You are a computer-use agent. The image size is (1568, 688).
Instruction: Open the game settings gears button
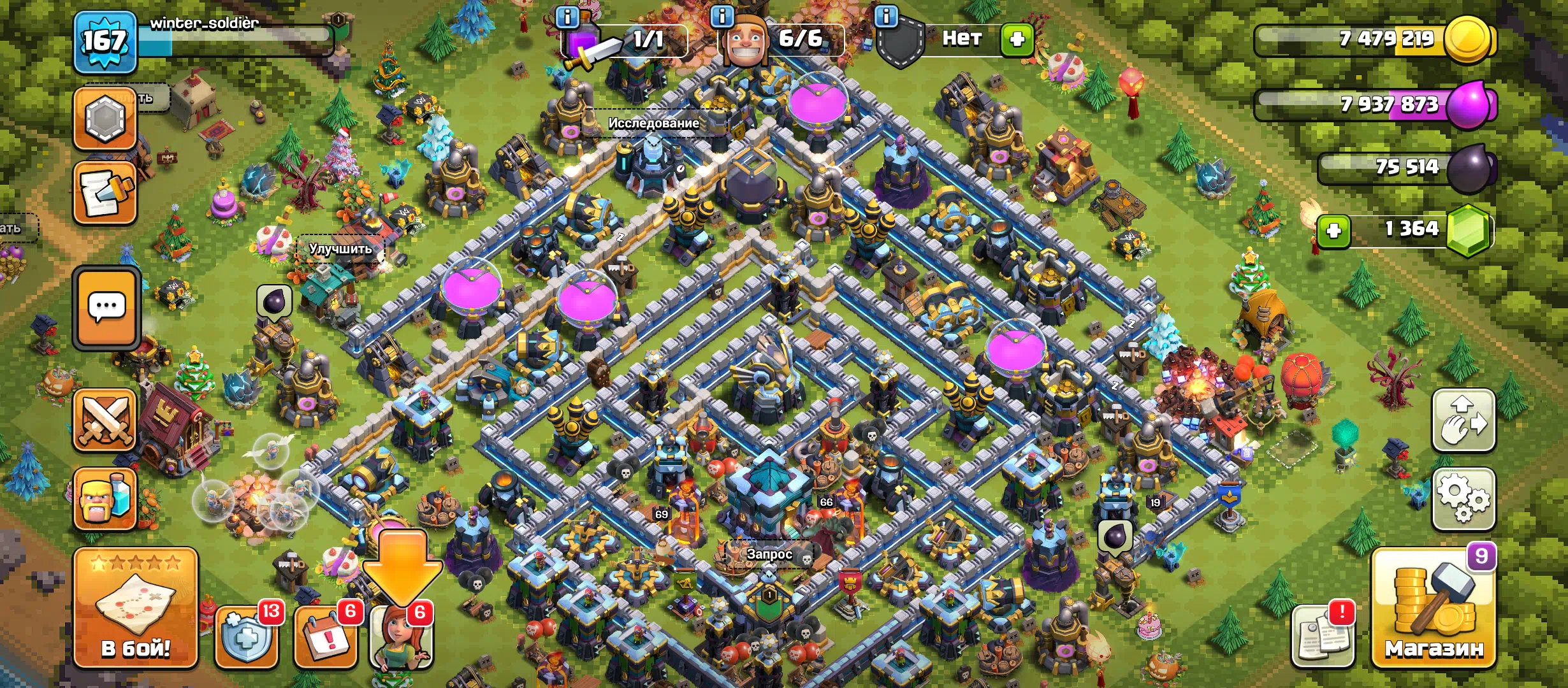pos(1463,499)
